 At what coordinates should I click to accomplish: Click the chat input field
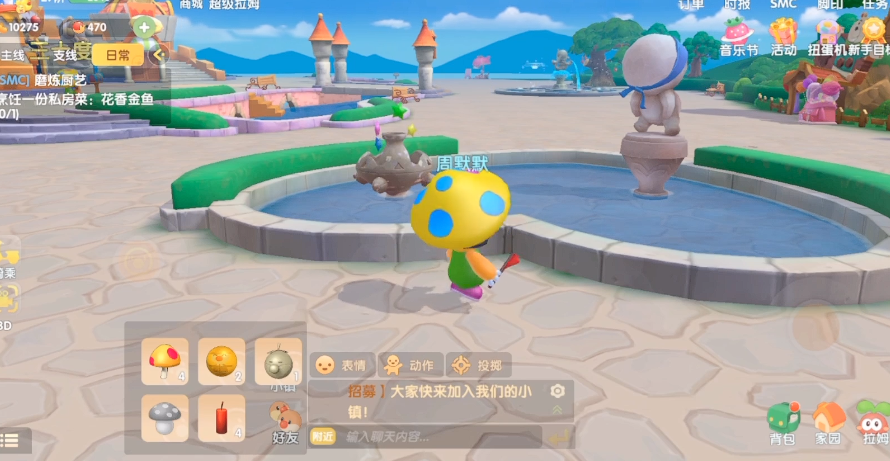click(x=440, y=436)
